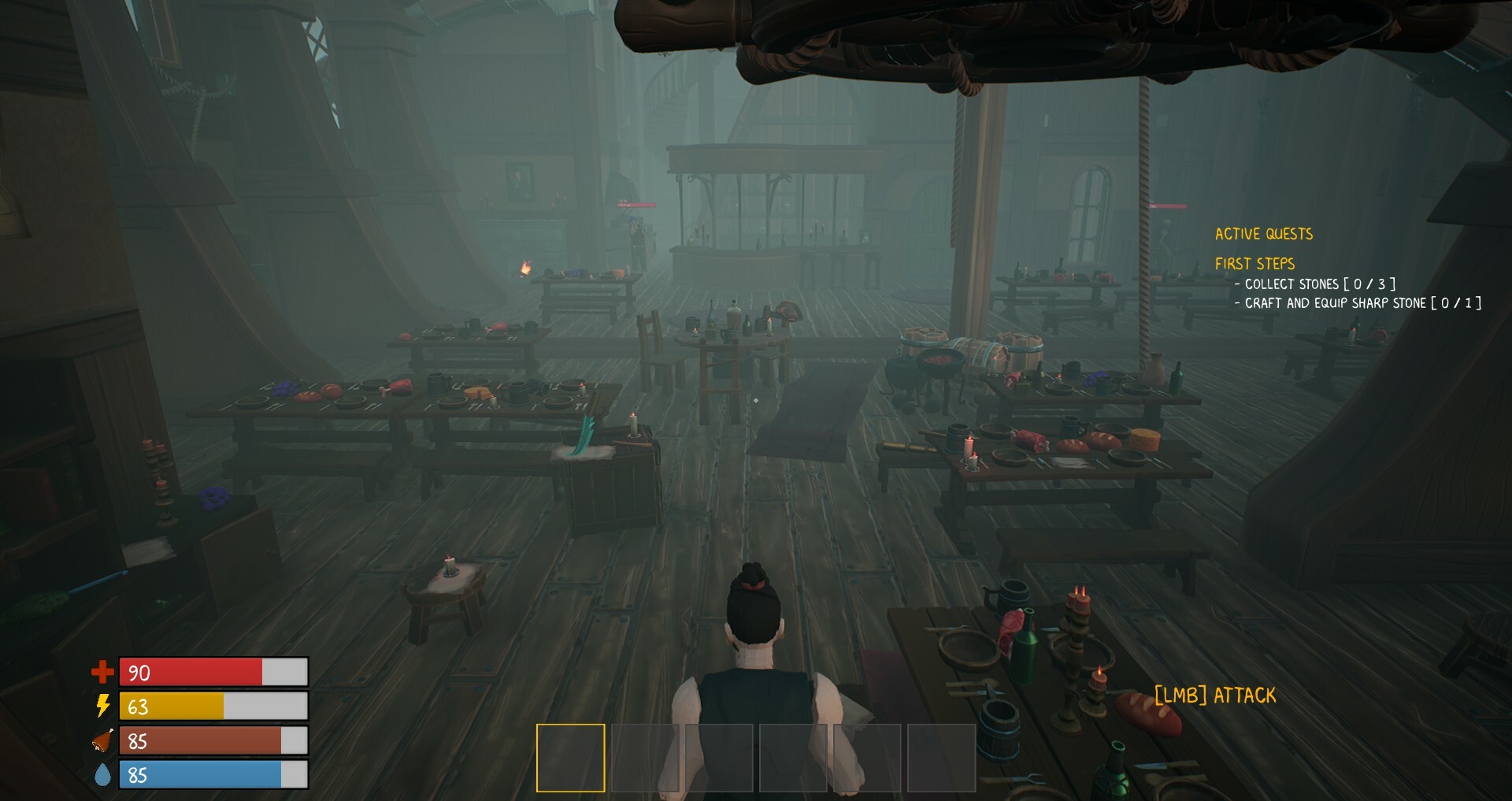1512x801 pixels.
Task: Click the fourth hotbar slot
Action: coord(794,758)
